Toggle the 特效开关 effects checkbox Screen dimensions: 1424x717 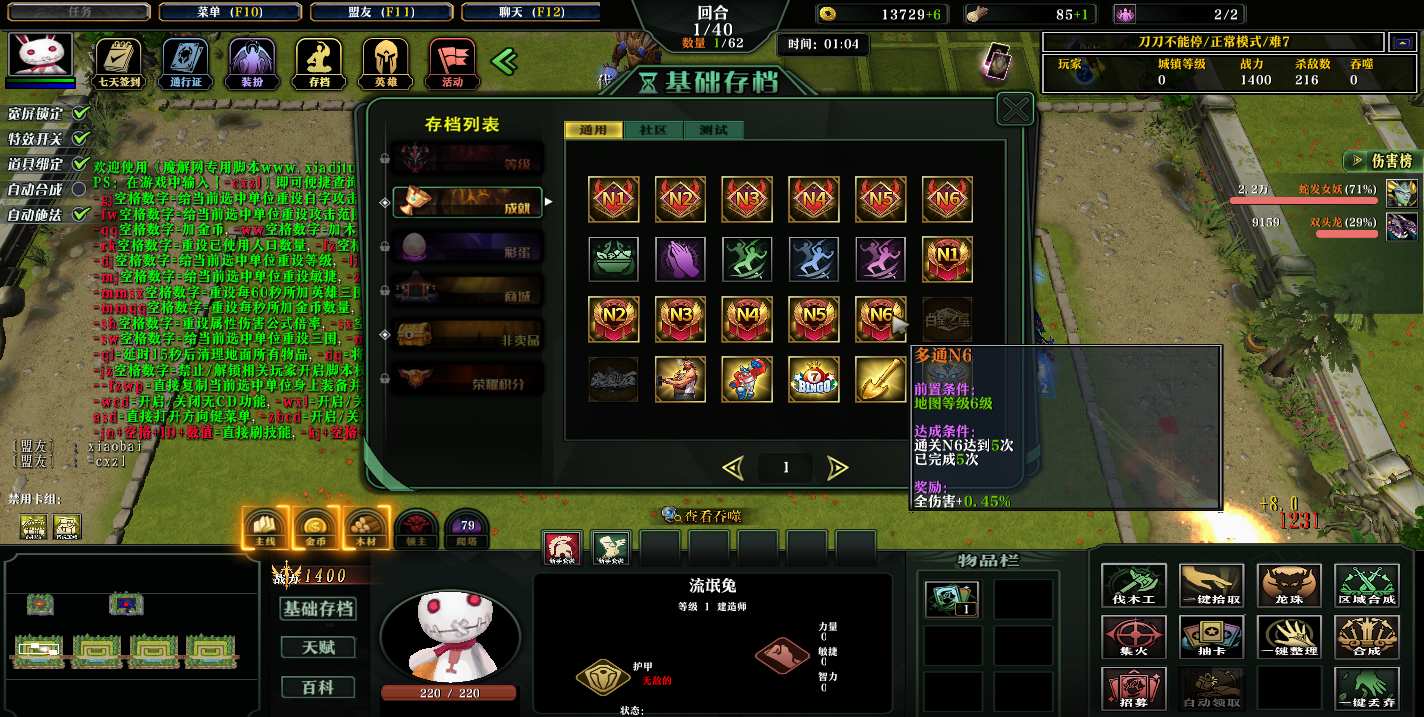81,138
